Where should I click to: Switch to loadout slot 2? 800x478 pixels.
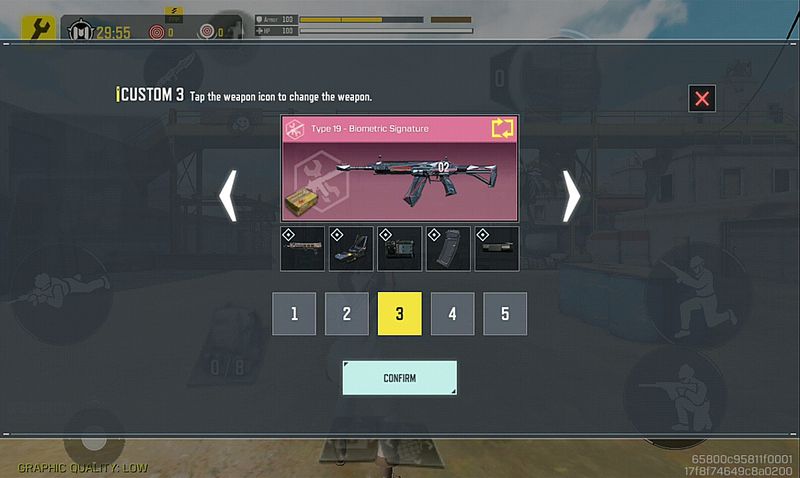347,314
